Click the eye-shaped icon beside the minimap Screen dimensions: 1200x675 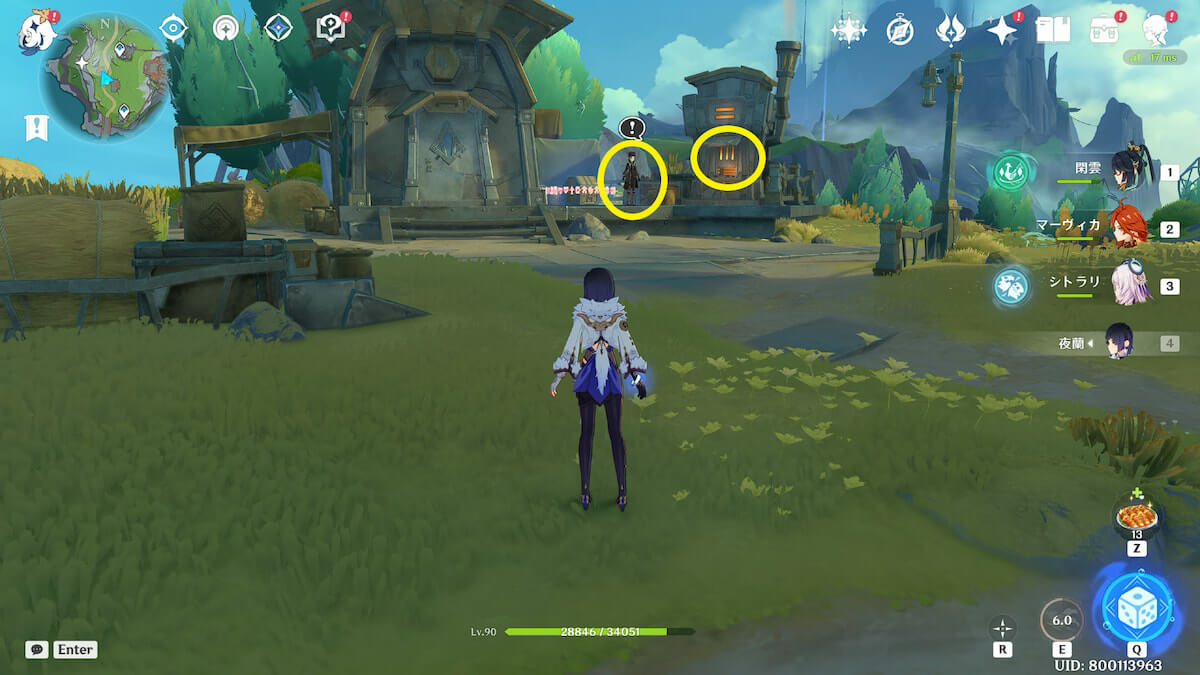(174, 28)
